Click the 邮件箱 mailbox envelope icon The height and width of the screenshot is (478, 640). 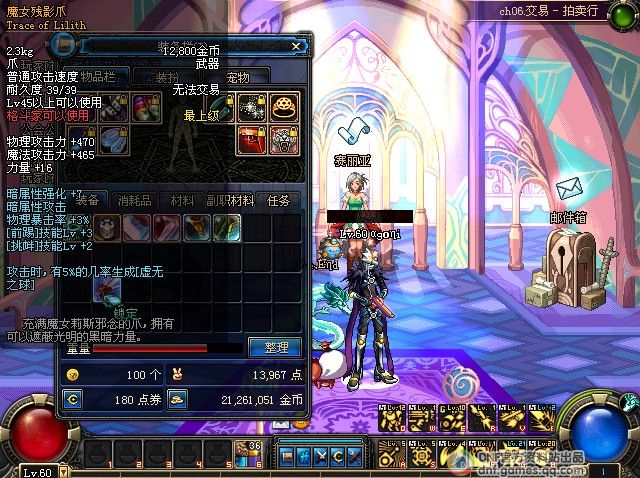coord(569,188)
